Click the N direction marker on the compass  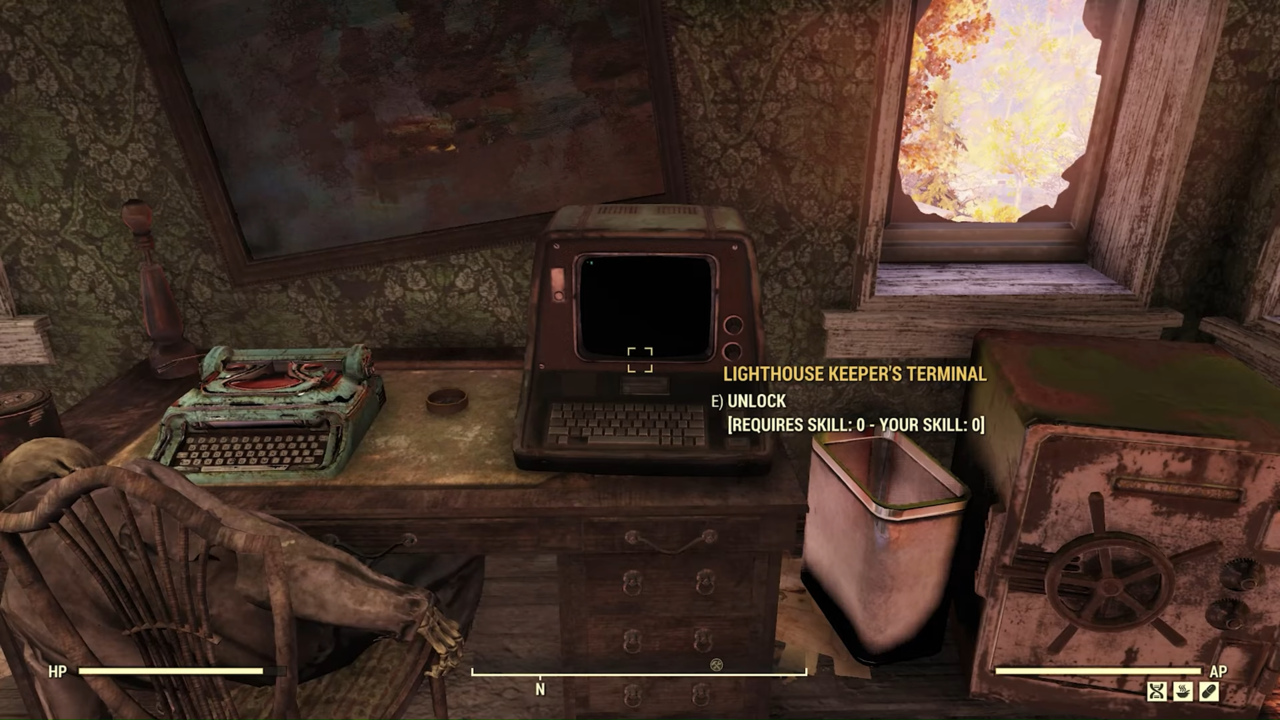pyautogui.click(x=540, y=690)
